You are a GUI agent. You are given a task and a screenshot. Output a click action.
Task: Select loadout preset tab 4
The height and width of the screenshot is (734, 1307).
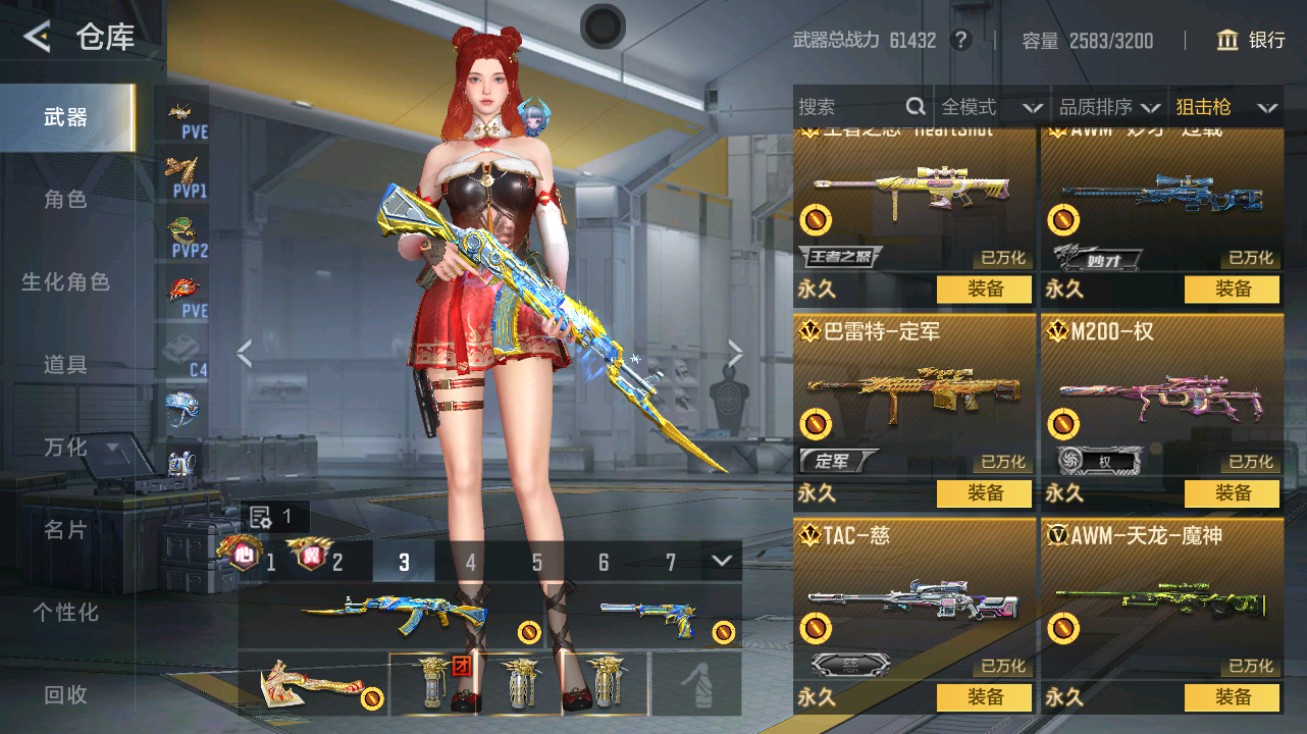[470, 563]
